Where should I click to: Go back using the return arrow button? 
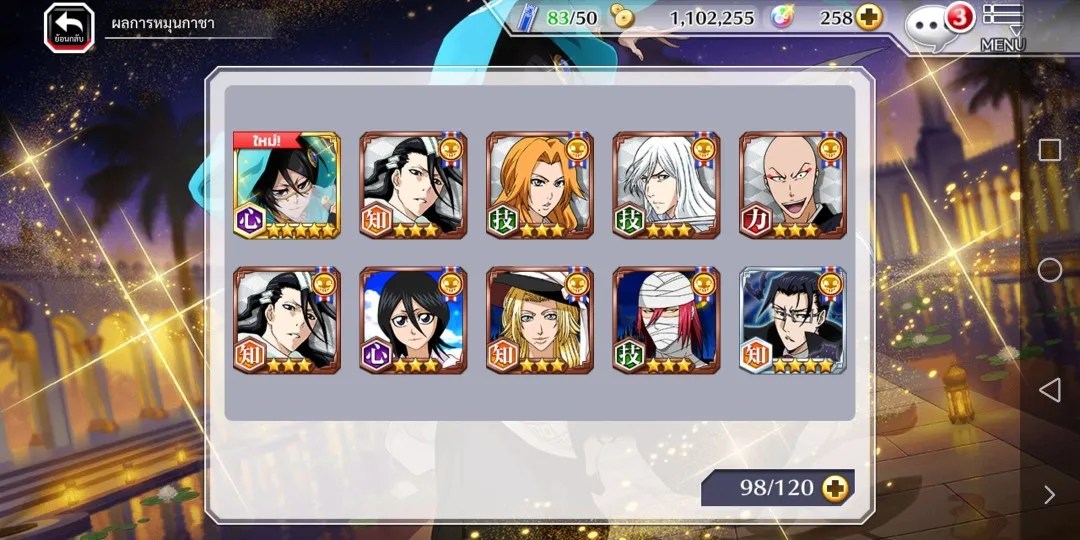[x=68, y=27]
